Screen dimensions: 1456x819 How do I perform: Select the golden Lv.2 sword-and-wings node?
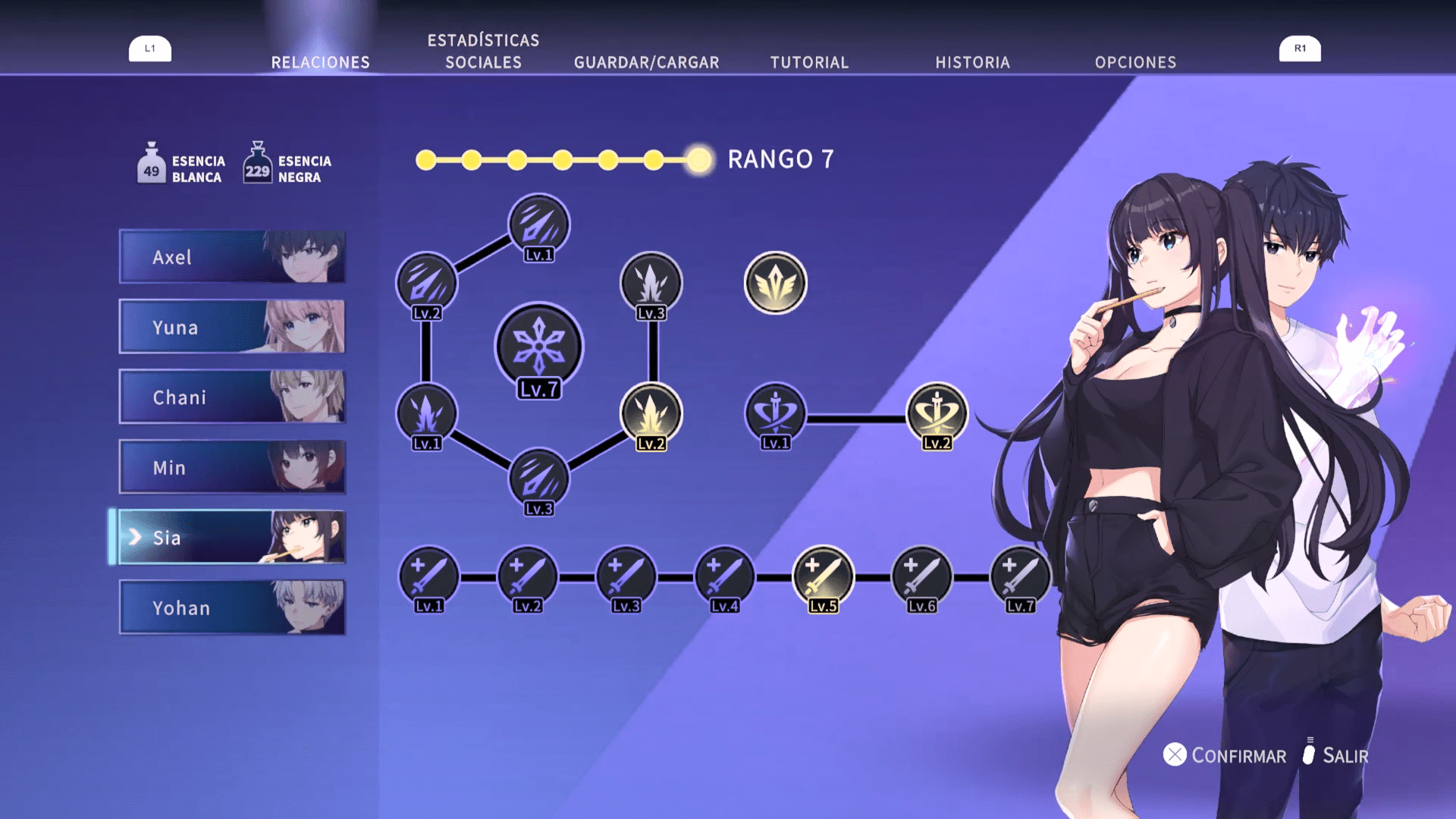(937, 413)
